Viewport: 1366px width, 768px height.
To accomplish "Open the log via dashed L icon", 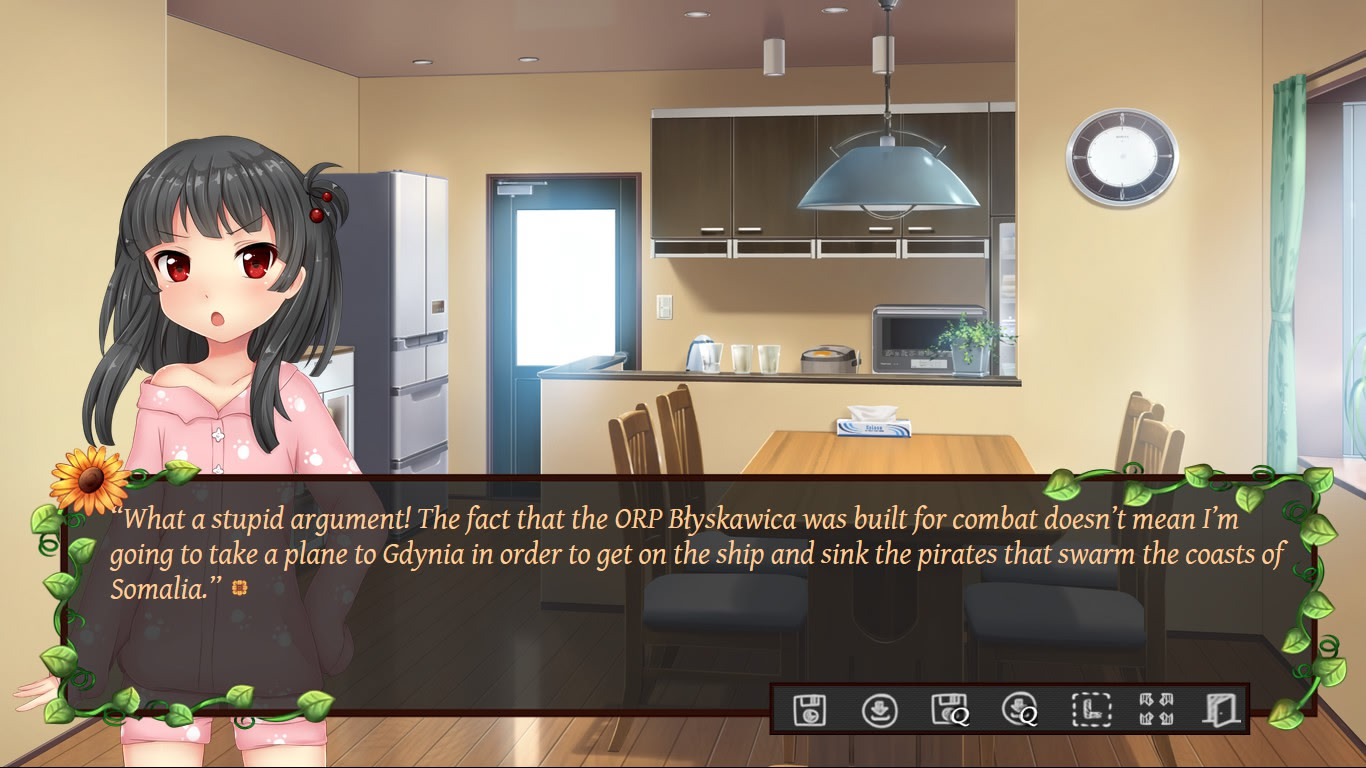I will click(x=1090, y=710).
